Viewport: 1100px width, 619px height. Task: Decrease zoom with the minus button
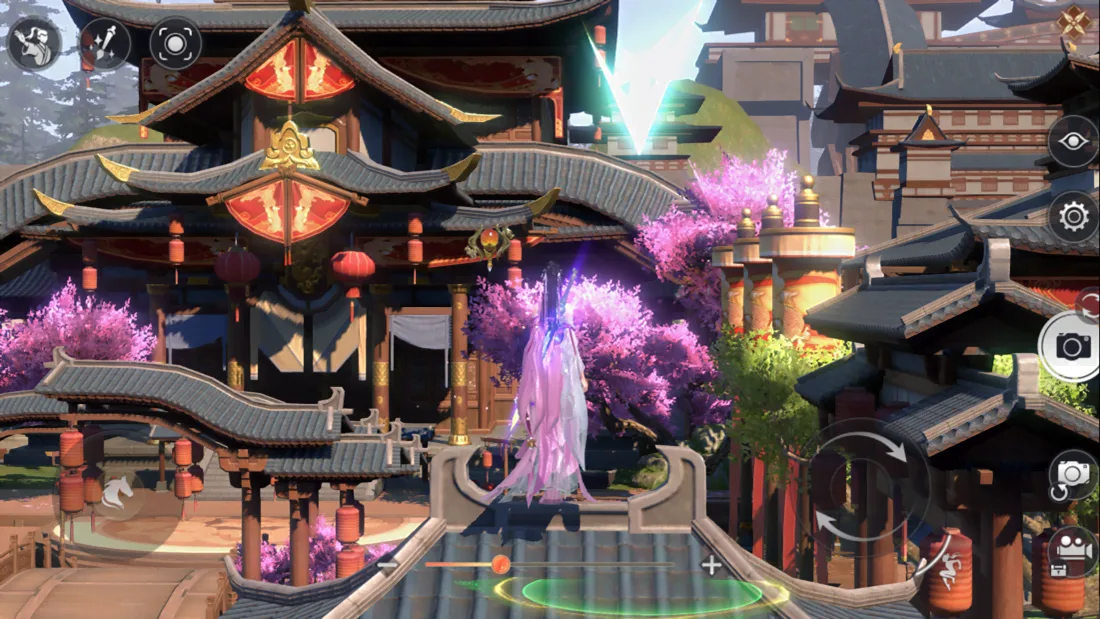coord(389,565)
